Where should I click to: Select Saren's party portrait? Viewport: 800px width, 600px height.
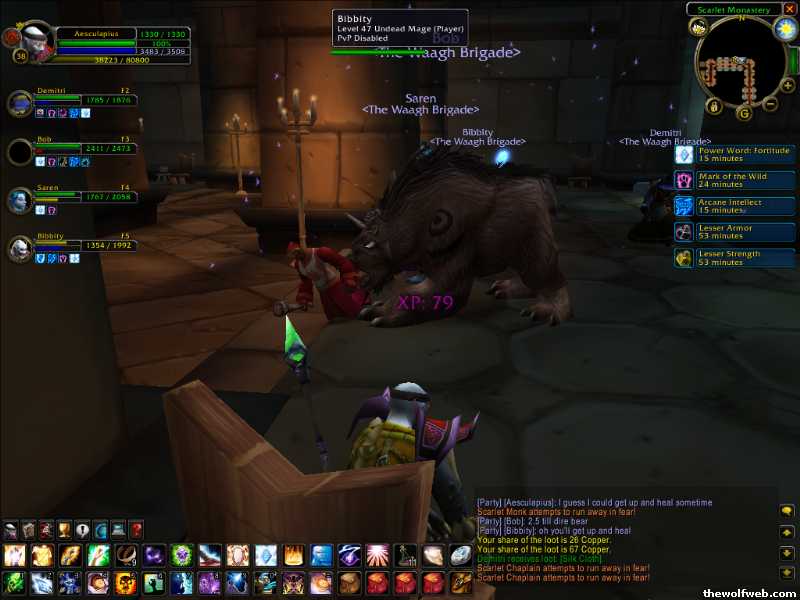click(21, 200)
